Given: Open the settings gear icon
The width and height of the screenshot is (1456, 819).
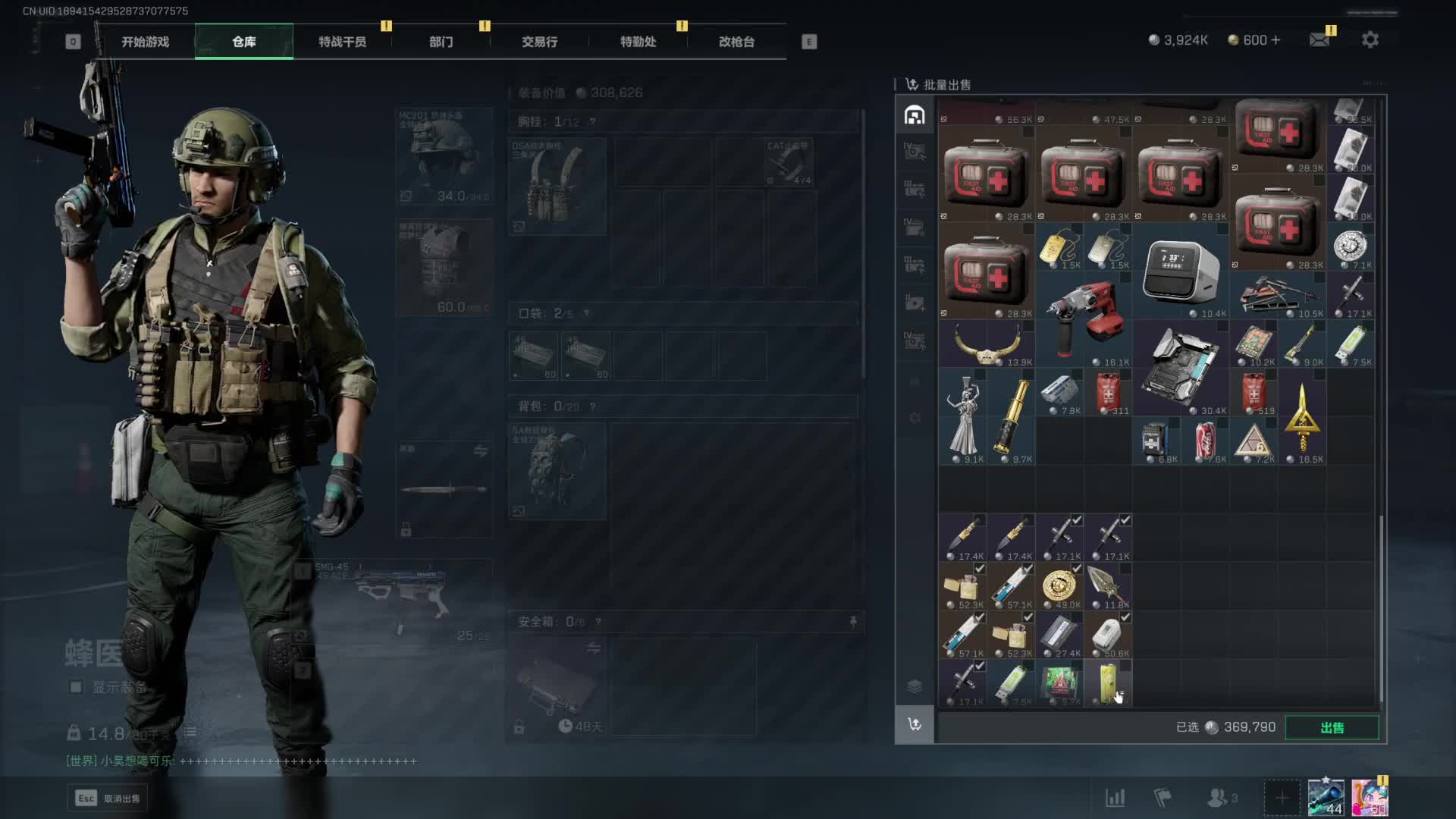Looking at the screenshot, I should coord(1370,40).
